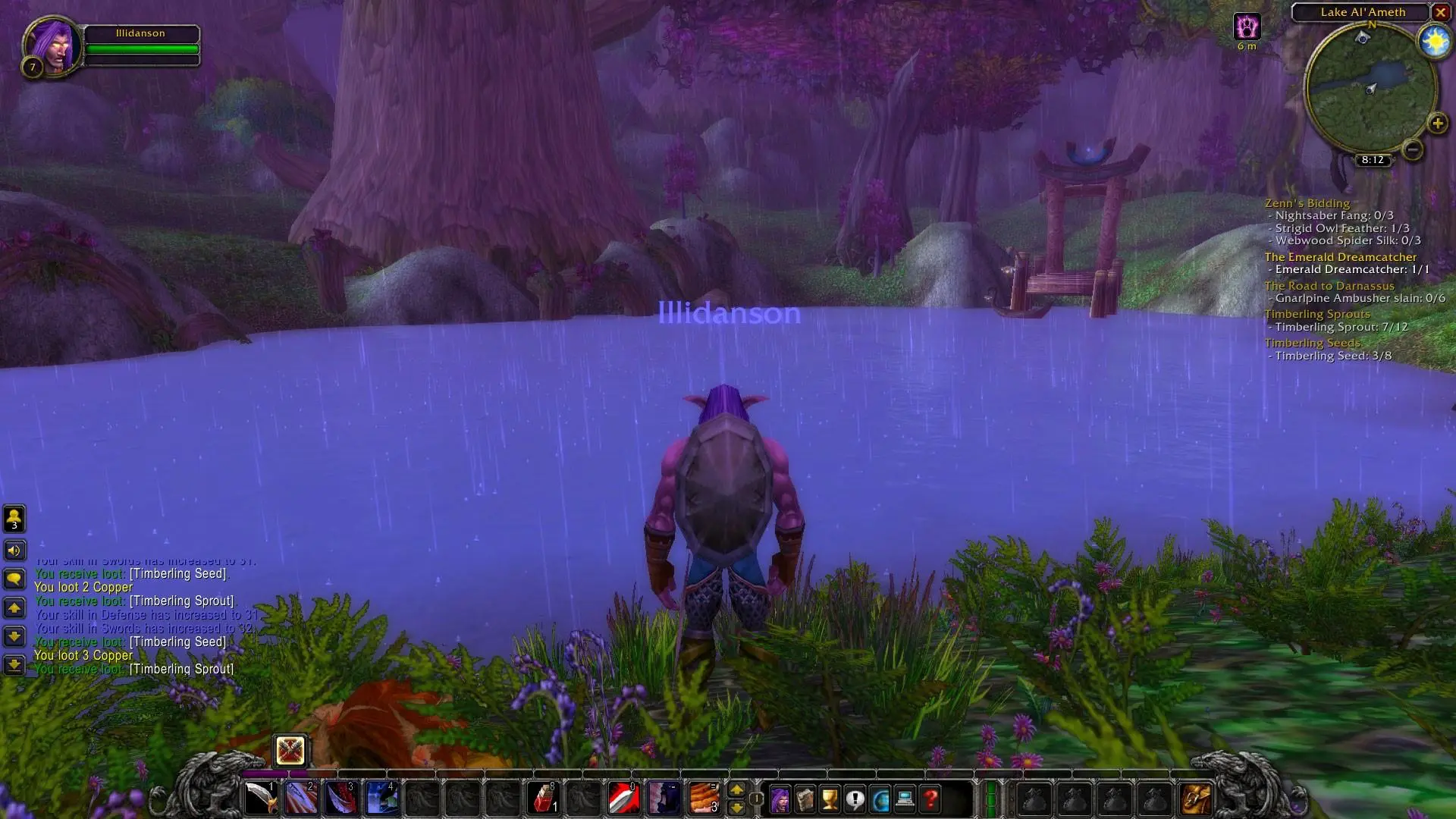Drink from the red vial on the action bar

543,796
